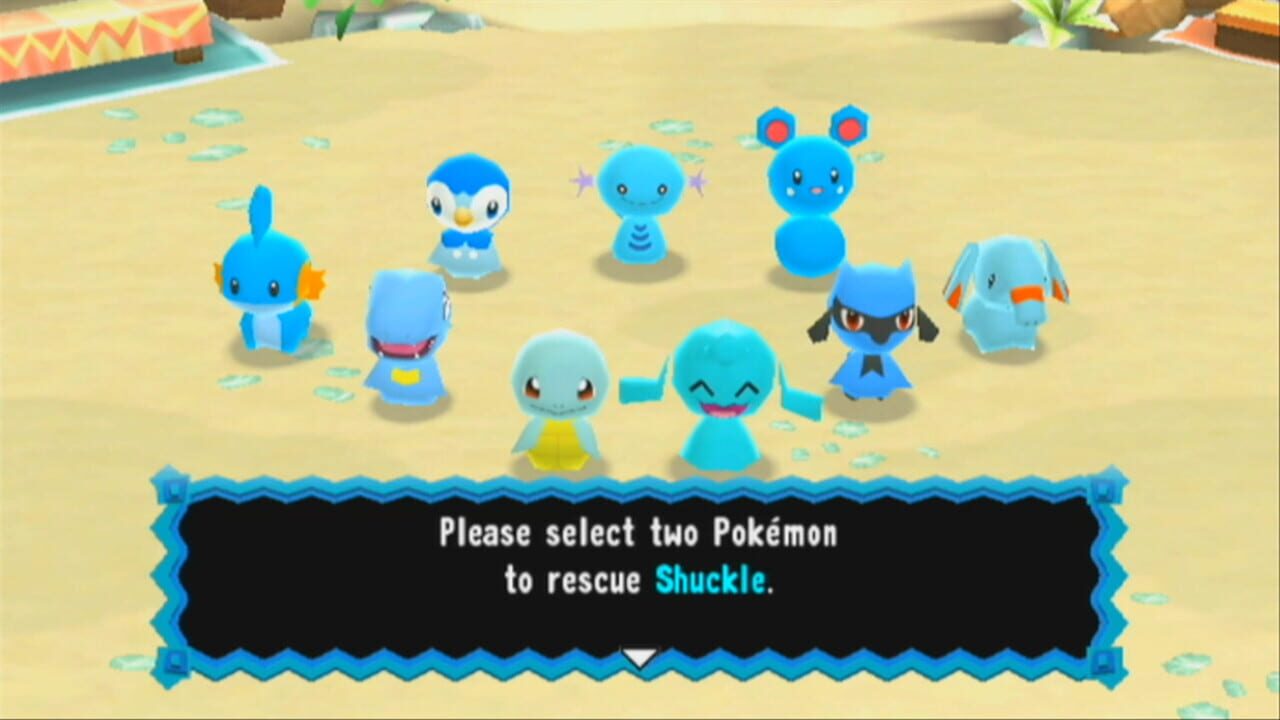This screenshot has height=720, width=1280.
Task: Select Riolu standing near the right
Action: (x=875, y=330)
